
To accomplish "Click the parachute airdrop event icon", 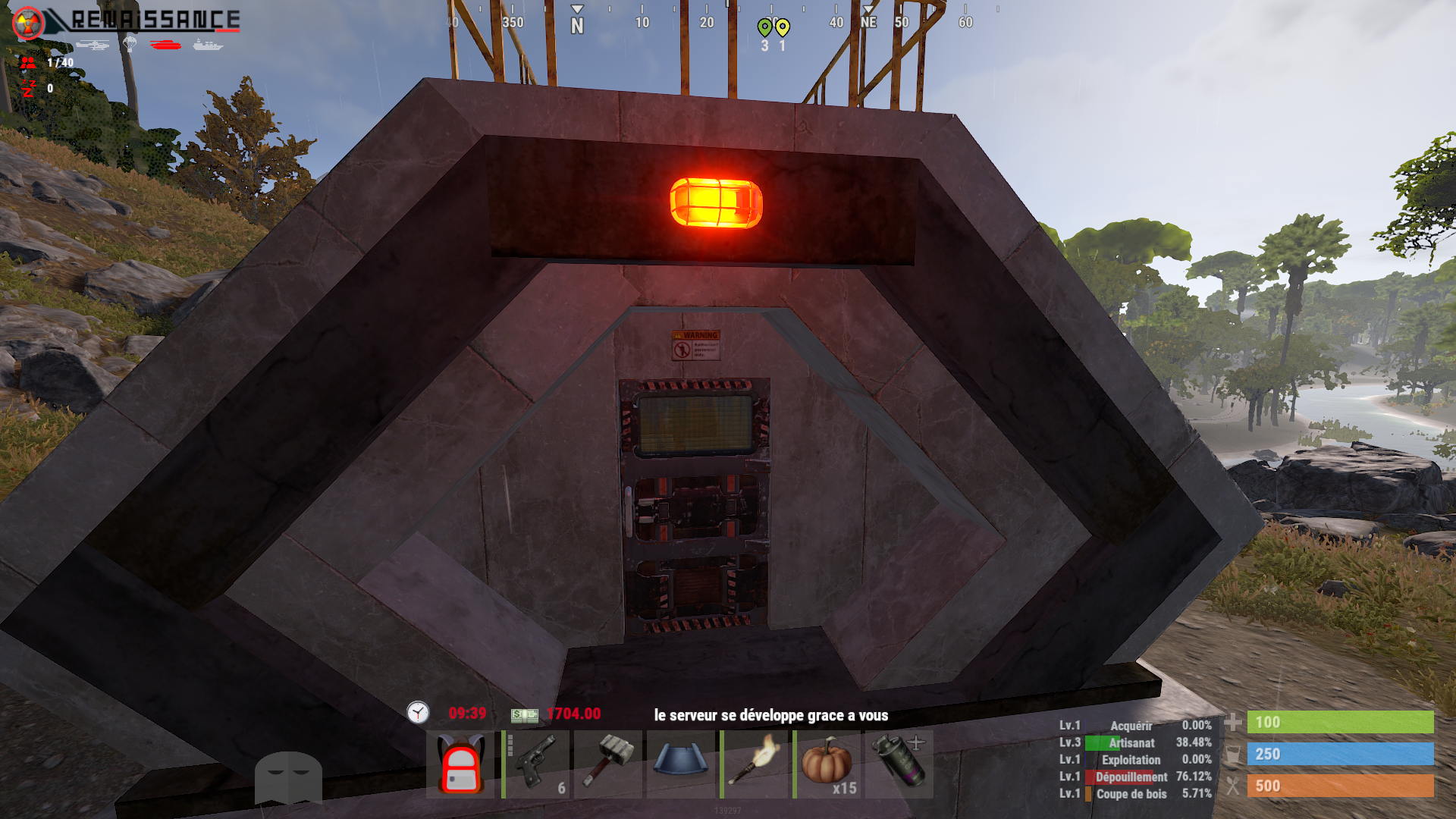I will (x=130, y=45).
